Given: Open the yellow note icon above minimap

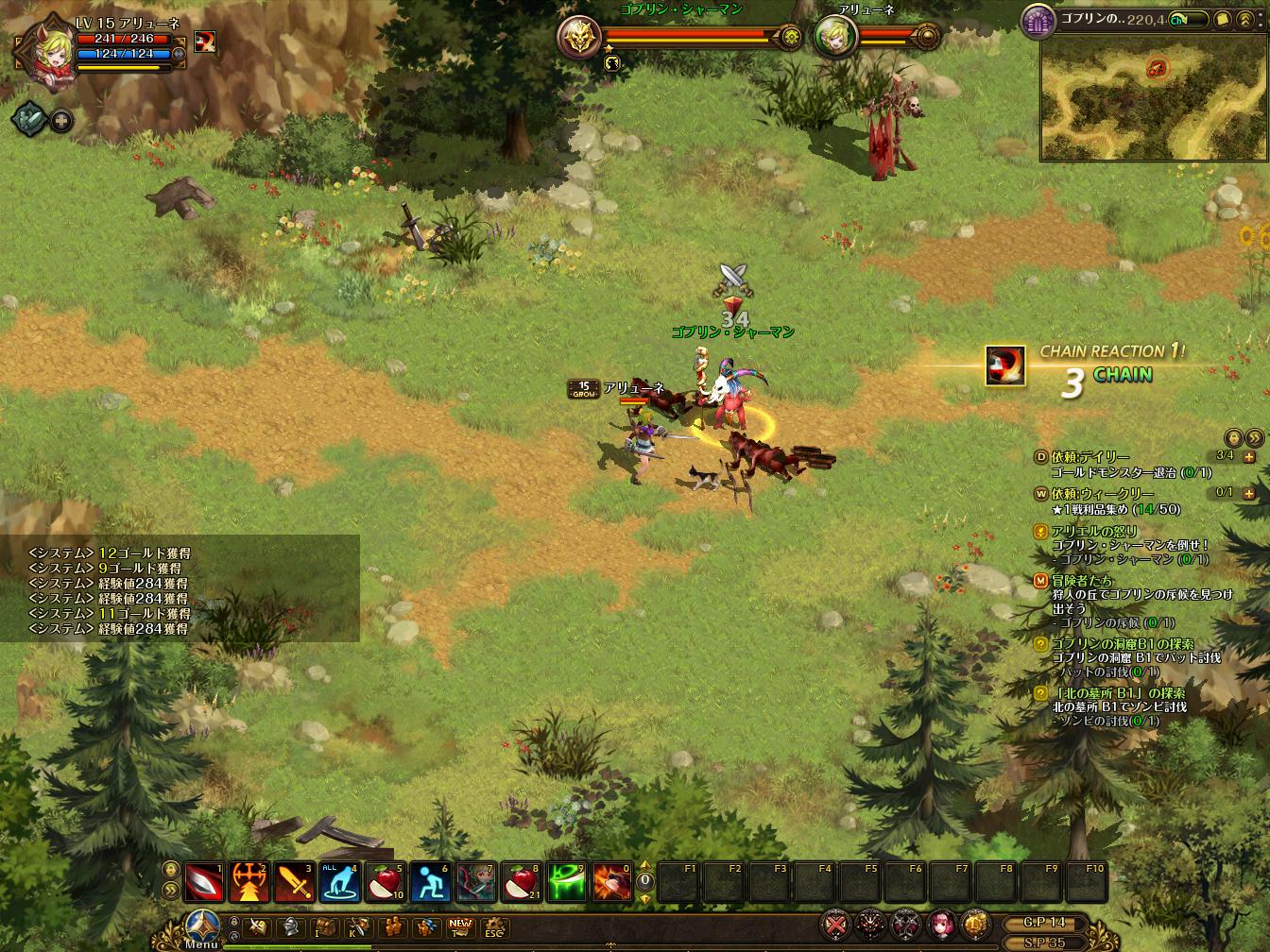Looking at the screenshot, I should pyautogui.click(x=1222, y=18).
